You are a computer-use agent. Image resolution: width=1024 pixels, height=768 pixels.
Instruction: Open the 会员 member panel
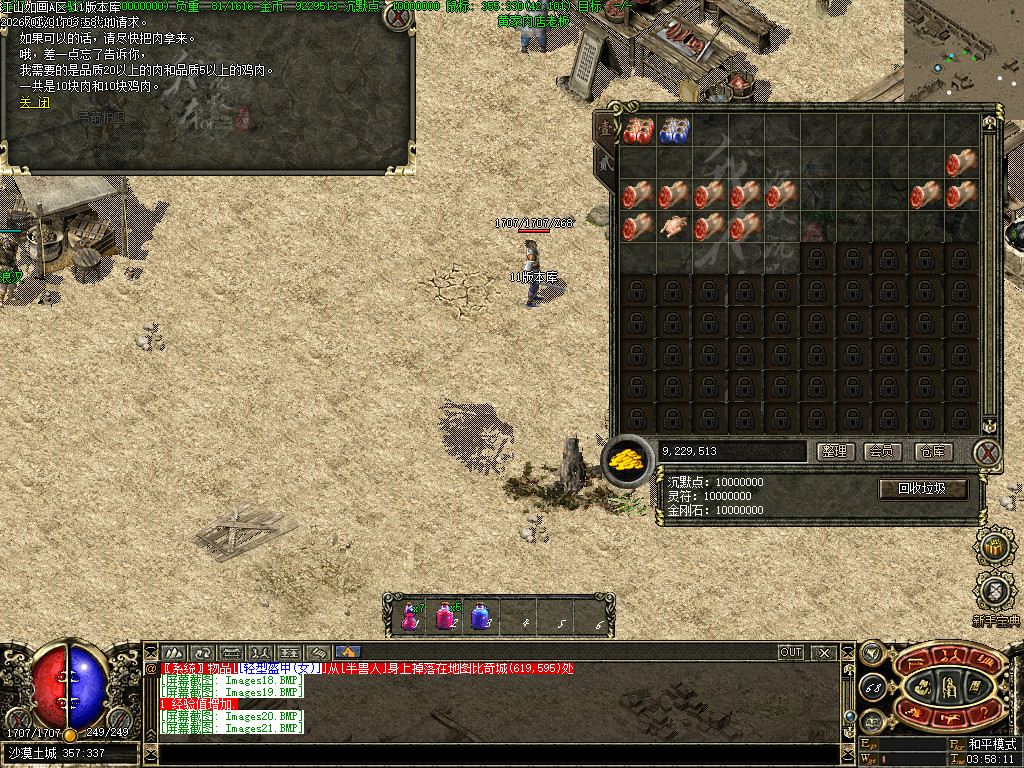click(884, 452)
